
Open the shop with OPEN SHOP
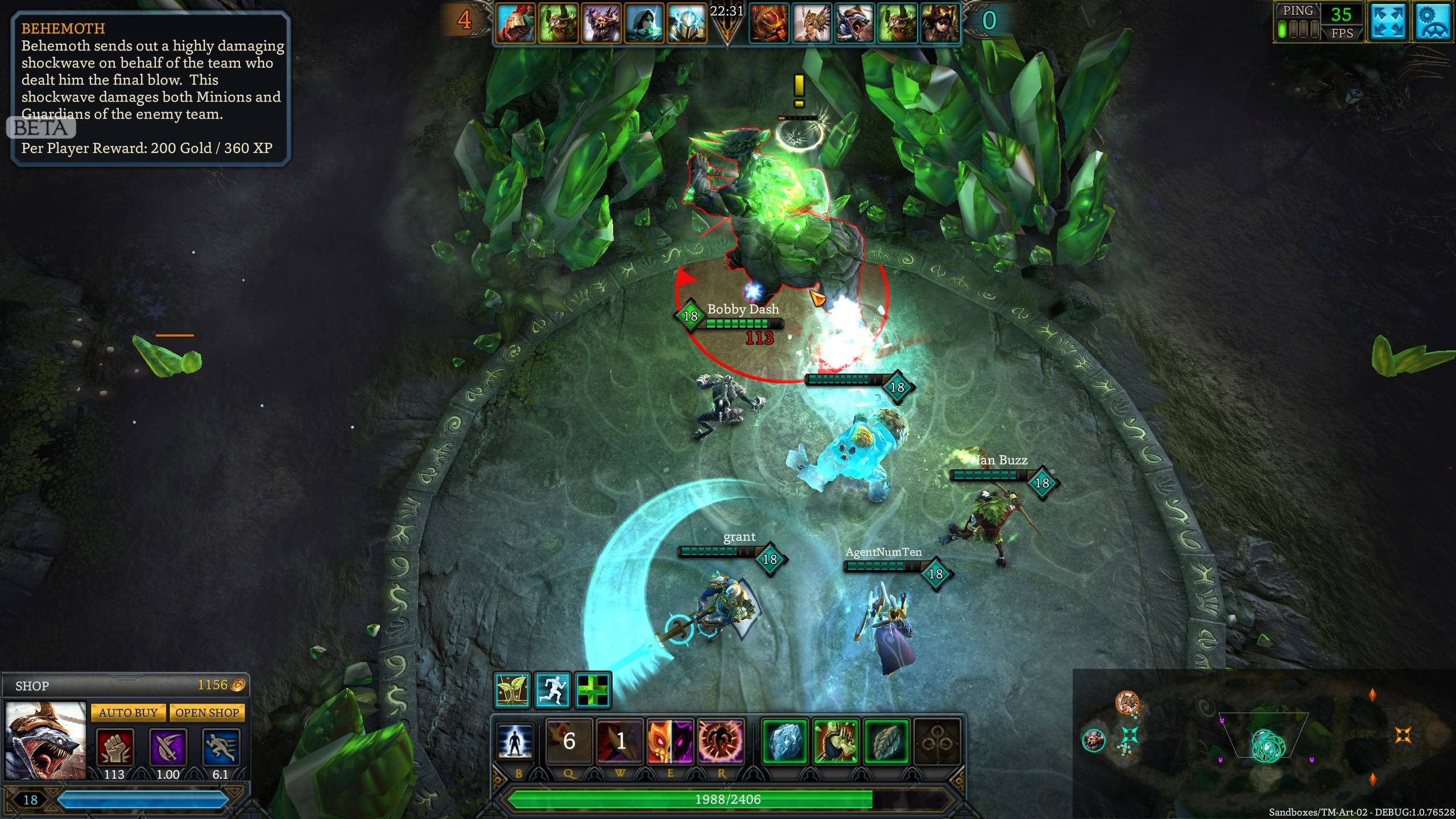coord(207,713)
